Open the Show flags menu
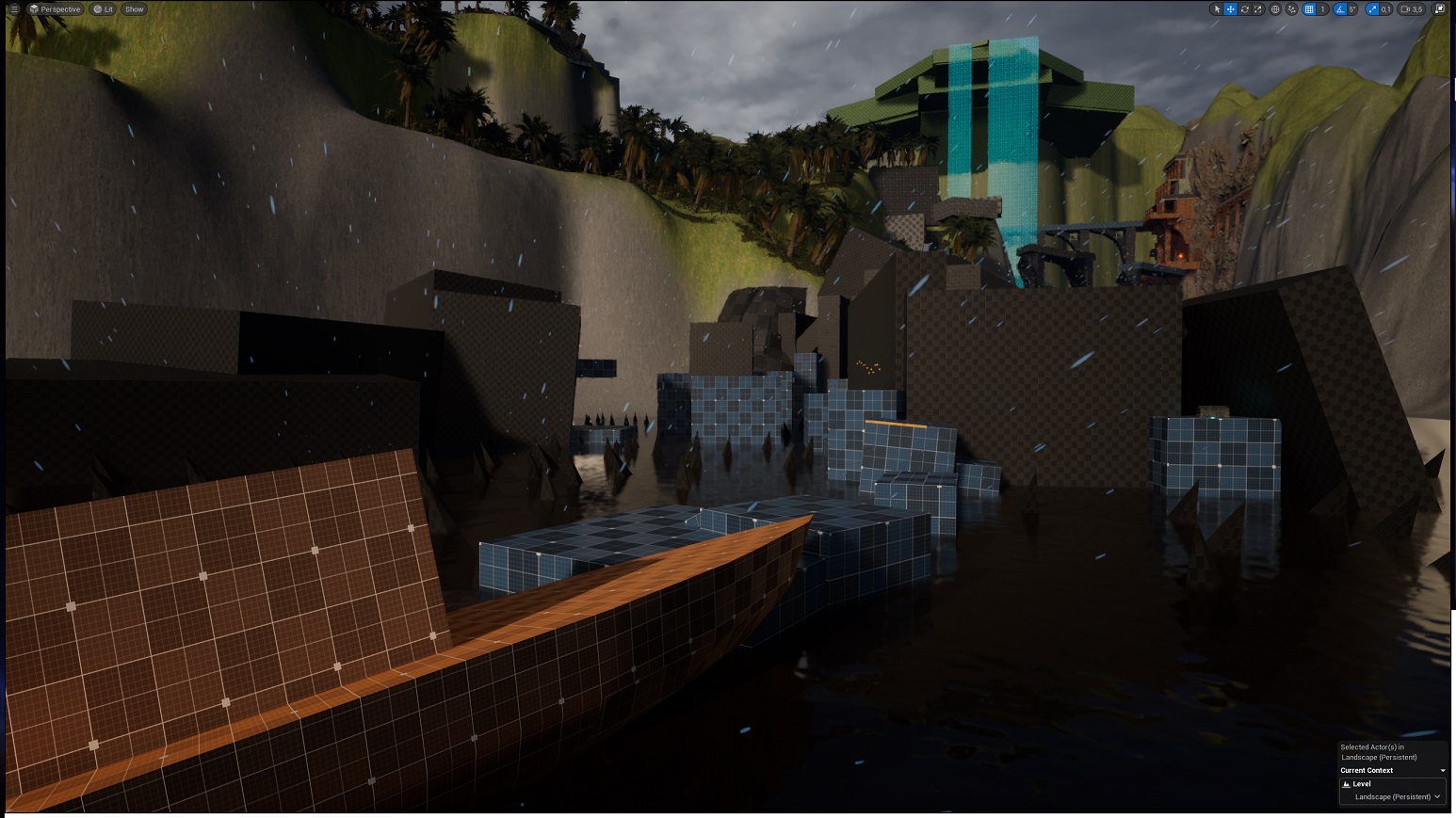This screenshot has width=1456, height=818. (x=134, y=9)
